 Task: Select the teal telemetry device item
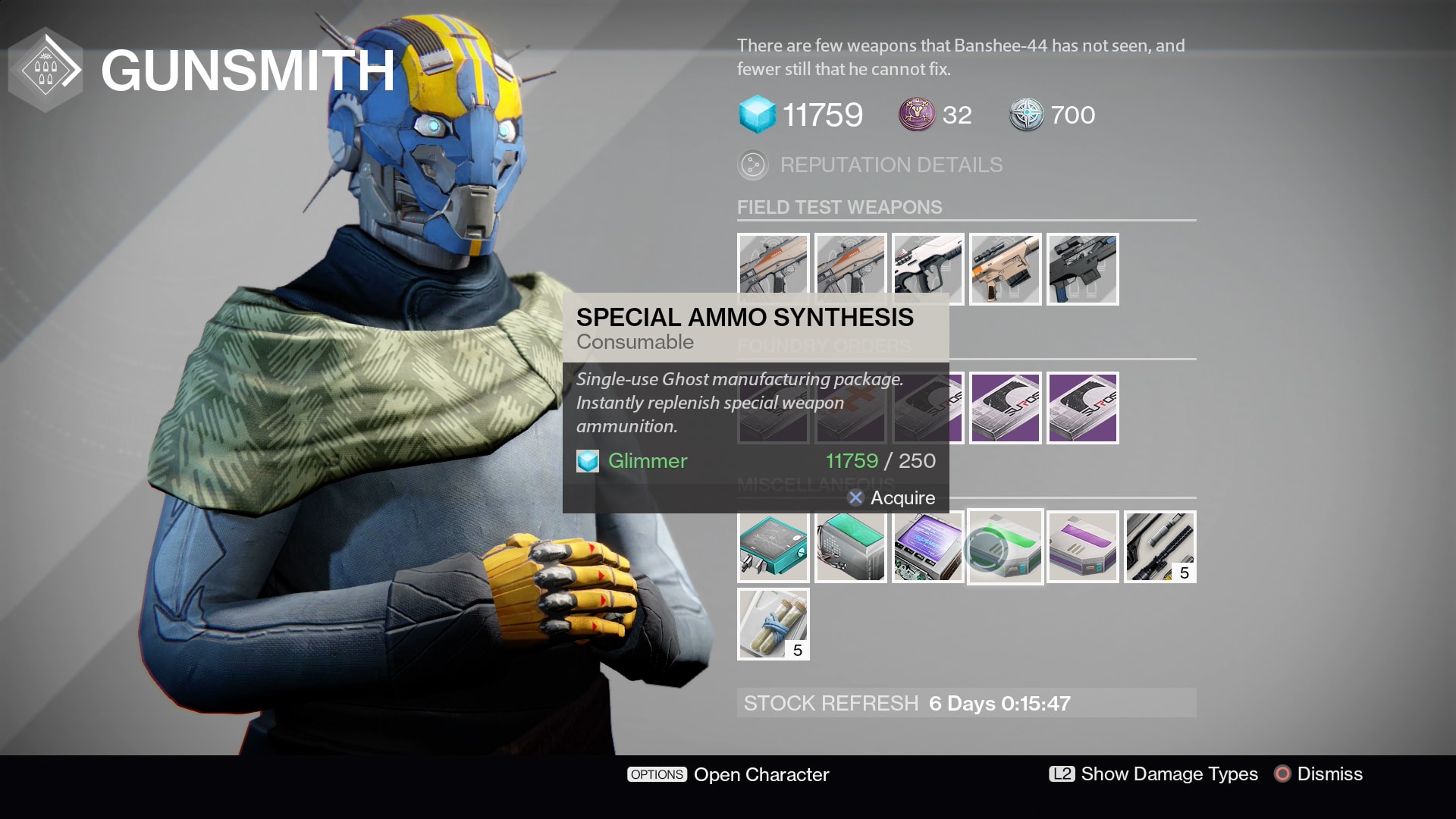click(773, 547)
